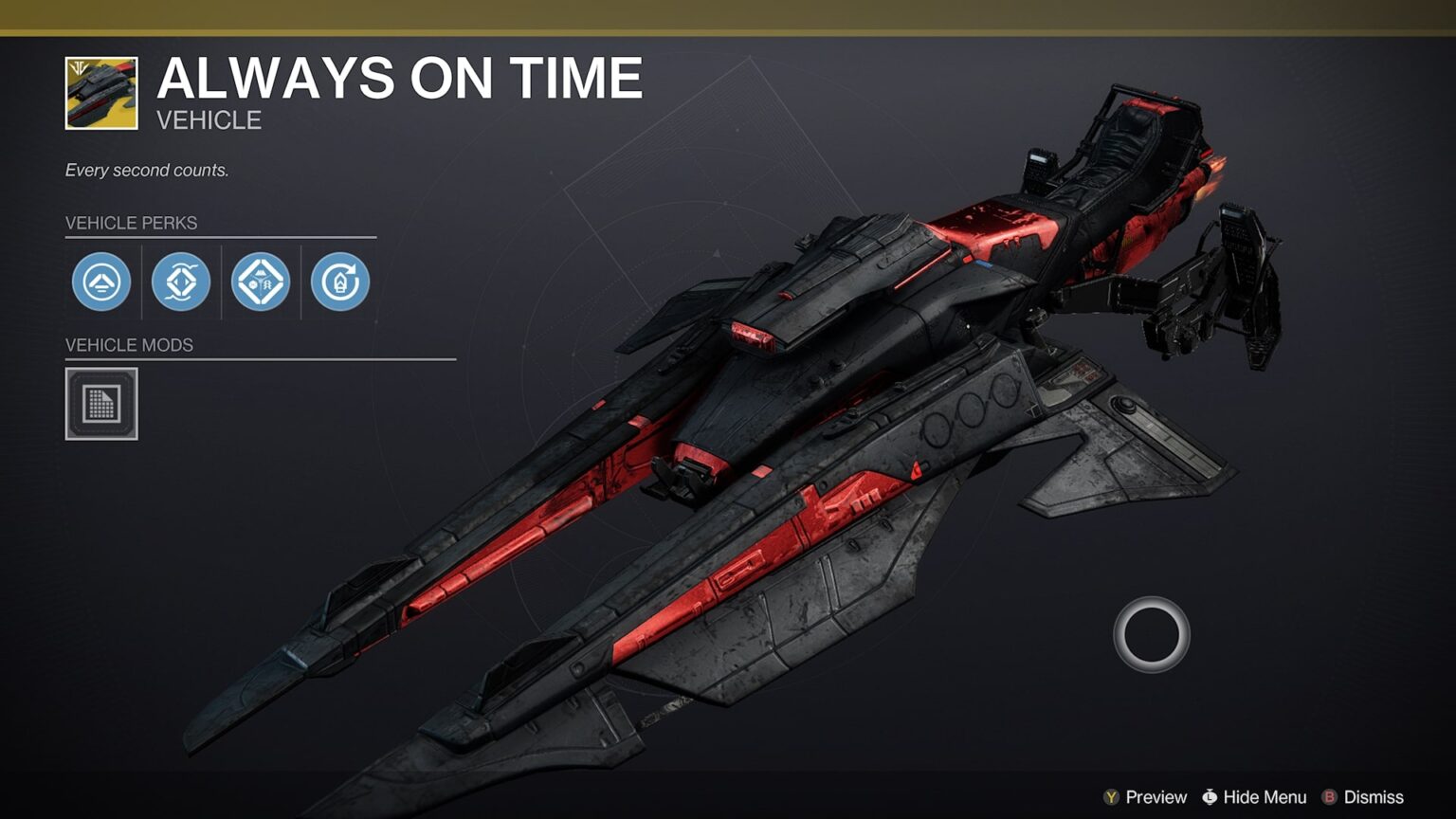1456x819 pixels.
Task: Click the Always On Time item thumbnail
Action: pyautogui.click(x=100, y=91)
